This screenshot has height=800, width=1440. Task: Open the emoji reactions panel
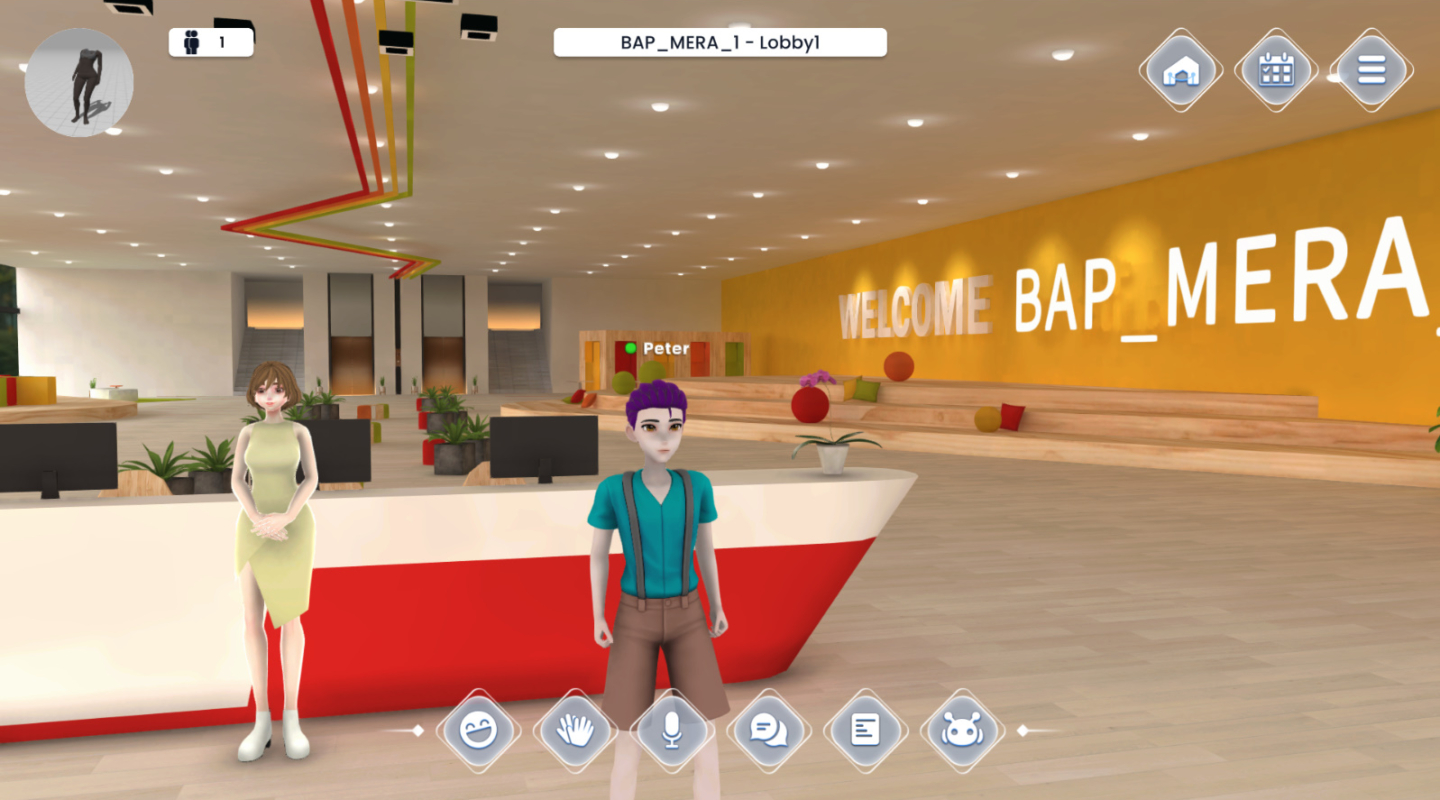tap(478, 731)
